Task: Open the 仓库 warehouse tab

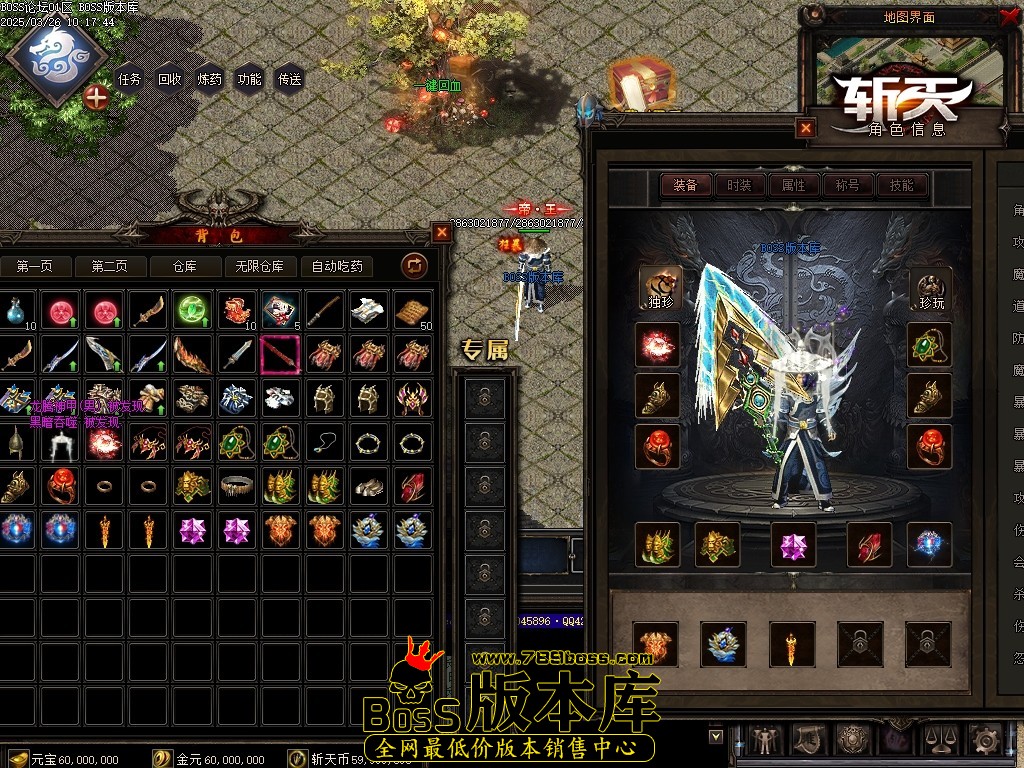Action: click(186, 266)
